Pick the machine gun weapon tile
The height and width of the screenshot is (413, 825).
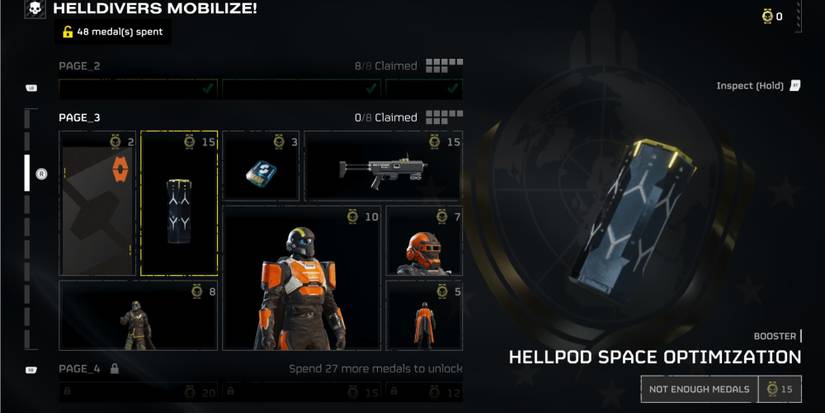[383, 166]
